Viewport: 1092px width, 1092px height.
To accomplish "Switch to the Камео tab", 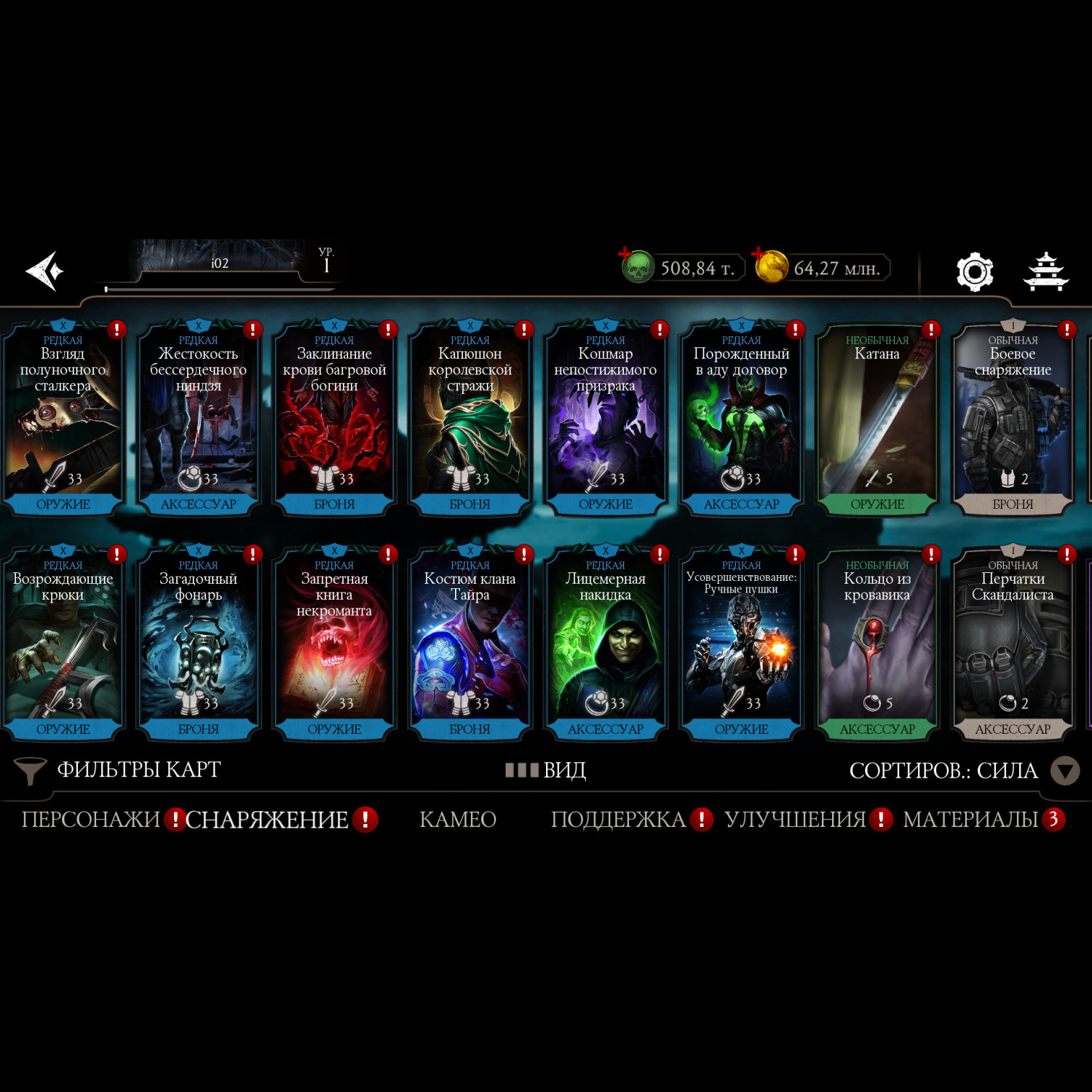I will [x=458, y=820].
